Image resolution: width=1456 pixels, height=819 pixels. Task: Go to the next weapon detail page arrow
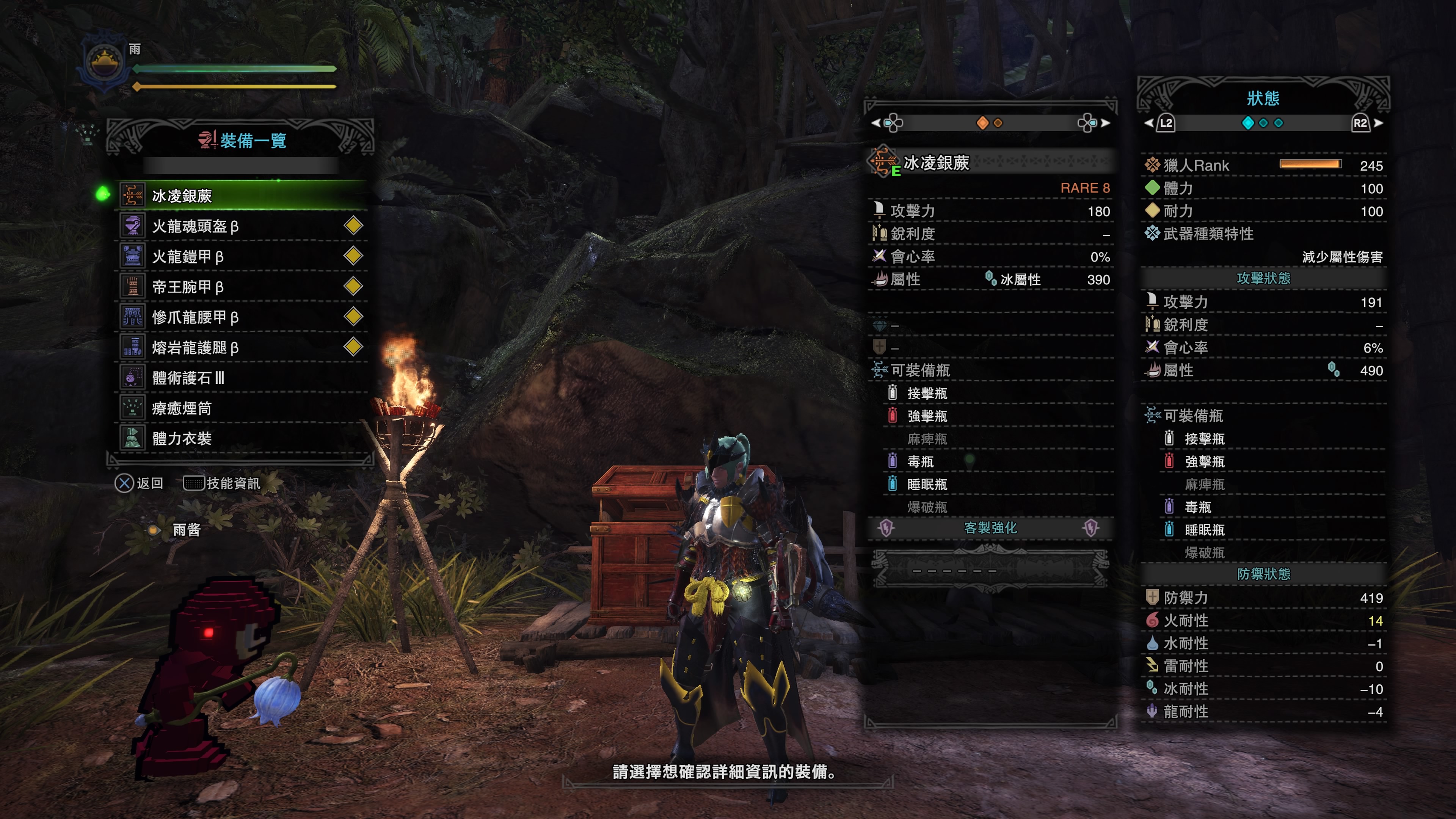point(1106,122)
